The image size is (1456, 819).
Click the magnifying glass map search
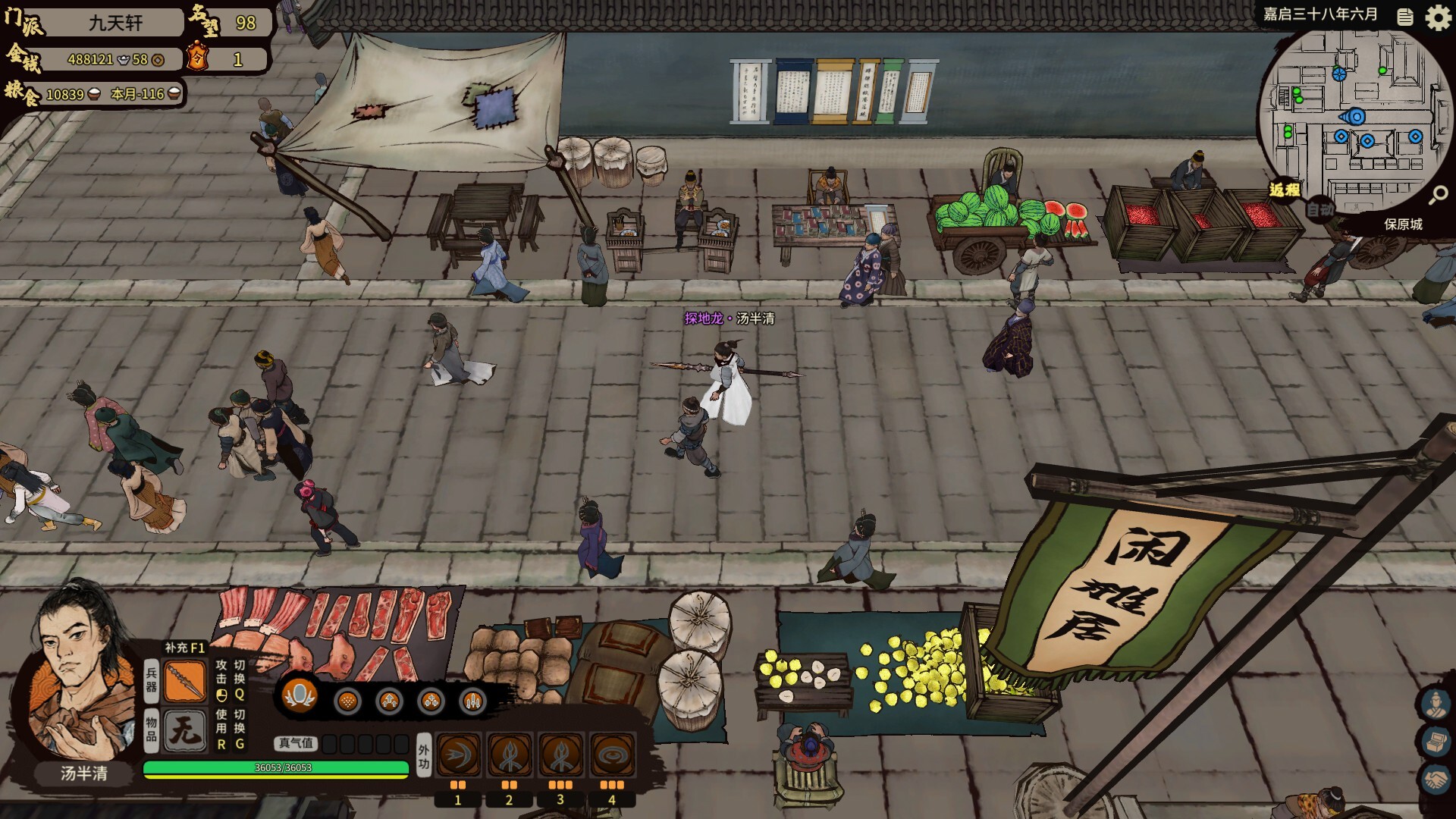pos(1438,196)
